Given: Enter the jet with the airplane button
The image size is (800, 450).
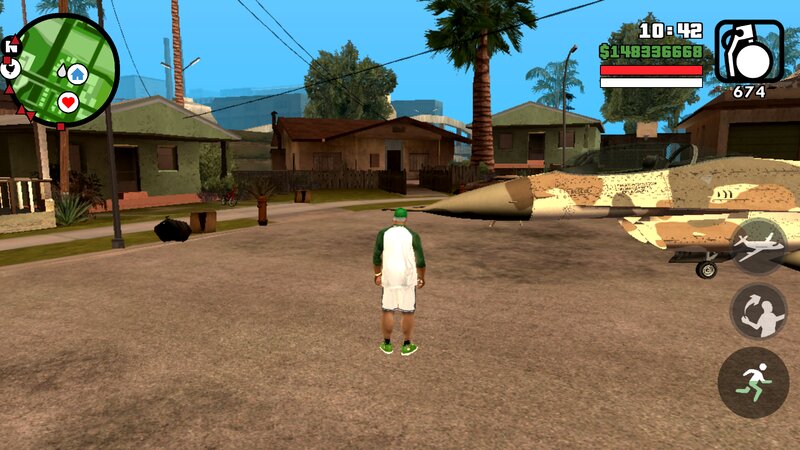Looking at the screenshot, I should coord(758,246).
